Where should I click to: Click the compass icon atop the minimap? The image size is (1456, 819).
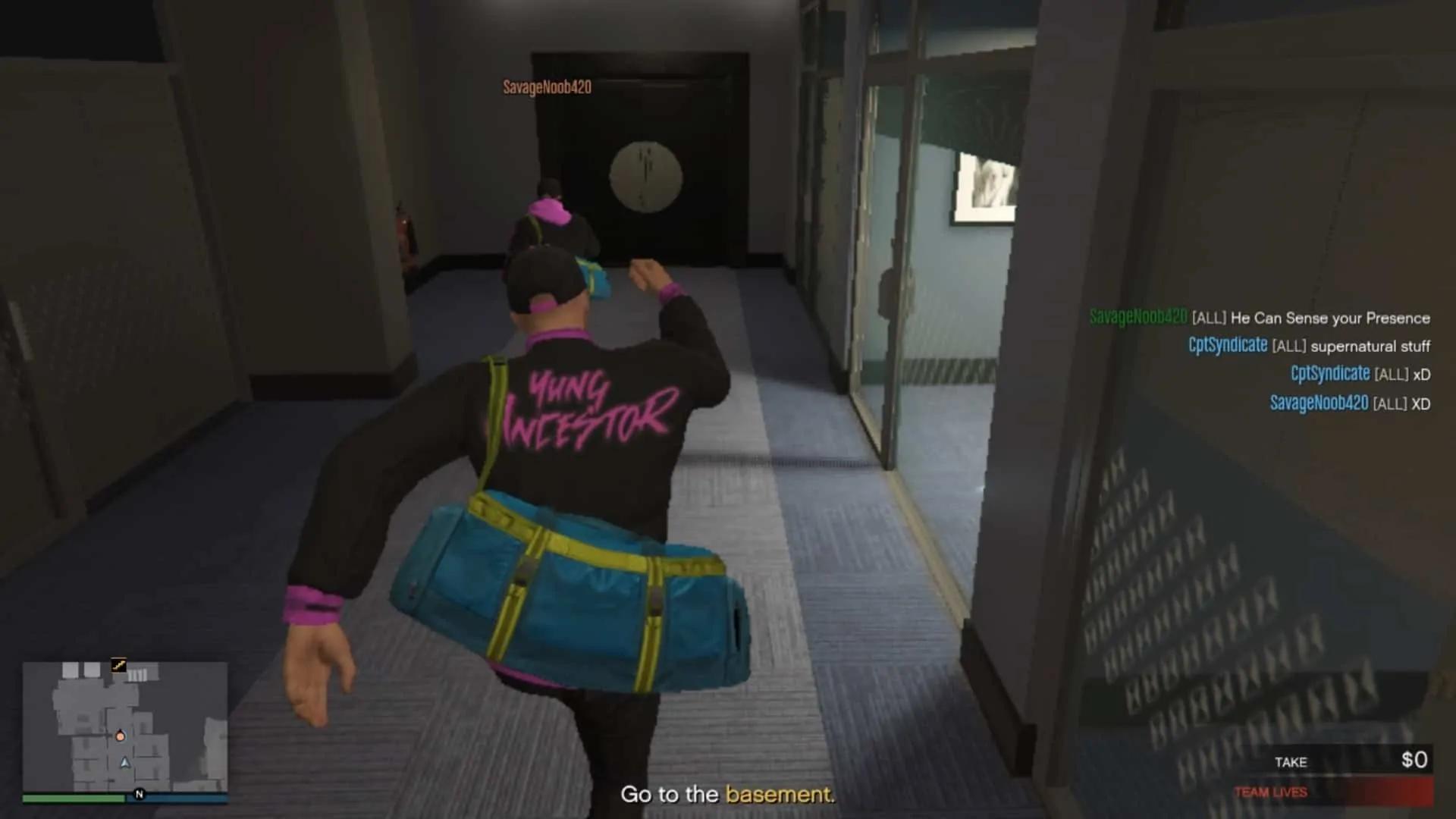[118, 664]
